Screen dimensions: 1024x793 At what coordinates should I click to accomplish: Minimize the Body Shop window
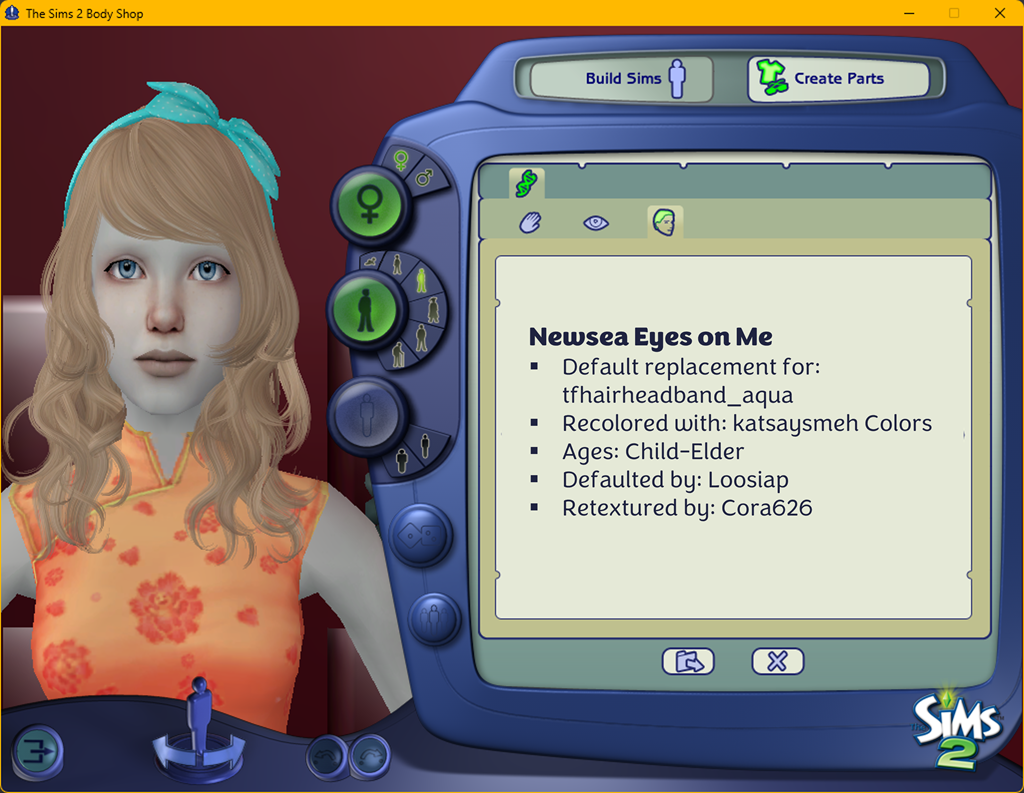point(909,13)
